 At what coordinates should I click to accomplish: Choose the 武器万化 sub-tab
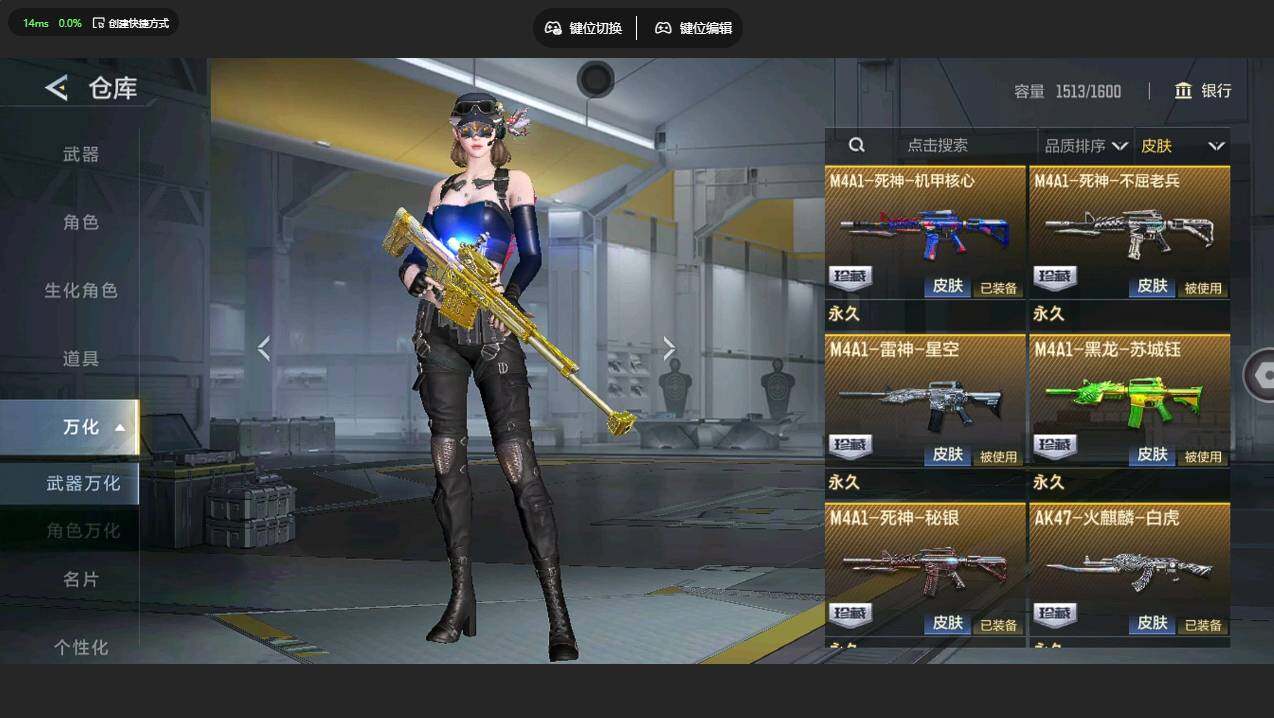(x=83, y=483)
